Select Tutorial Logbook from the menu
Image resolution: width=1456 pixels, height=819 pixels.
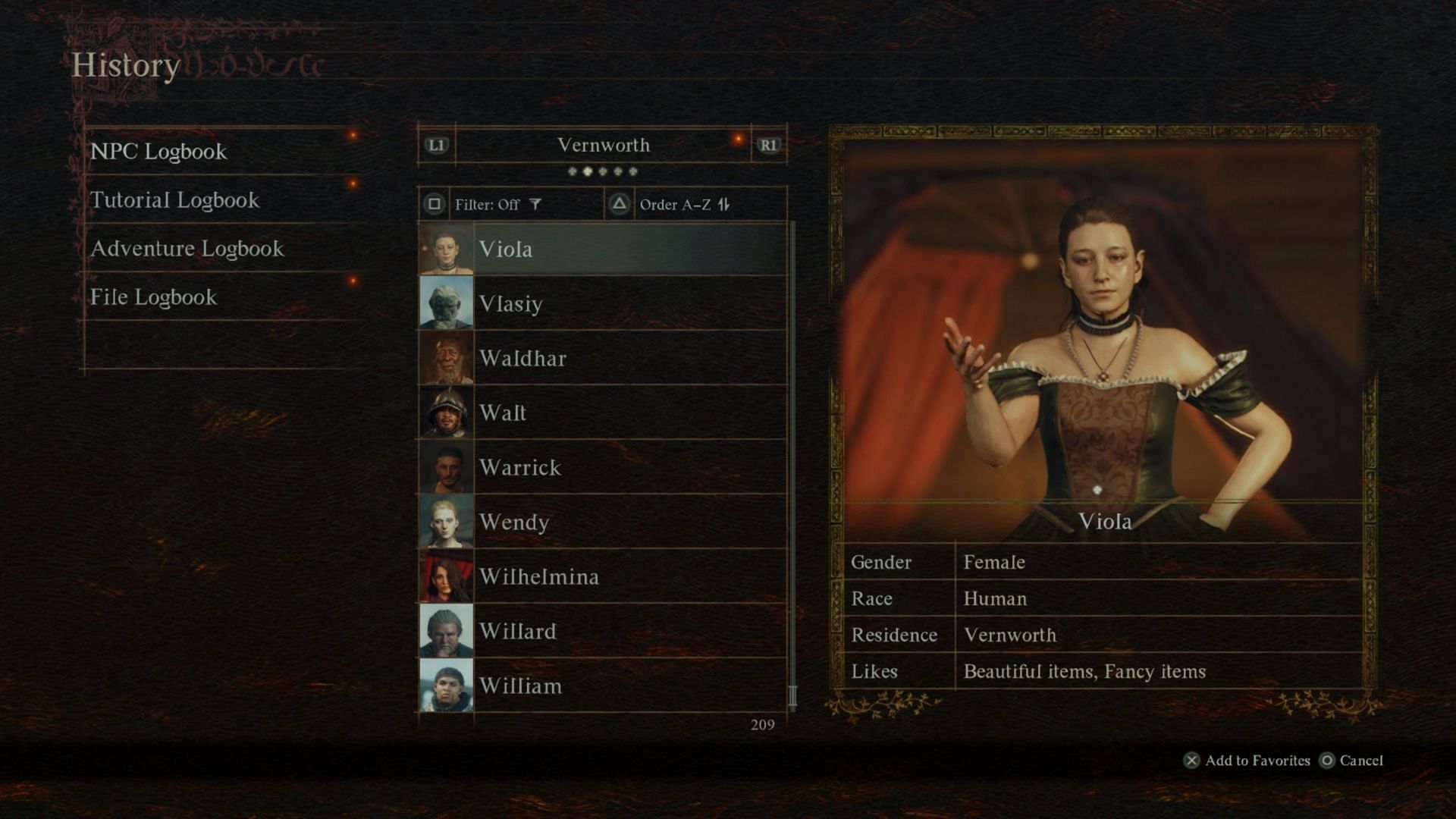(x=174, y=200)
